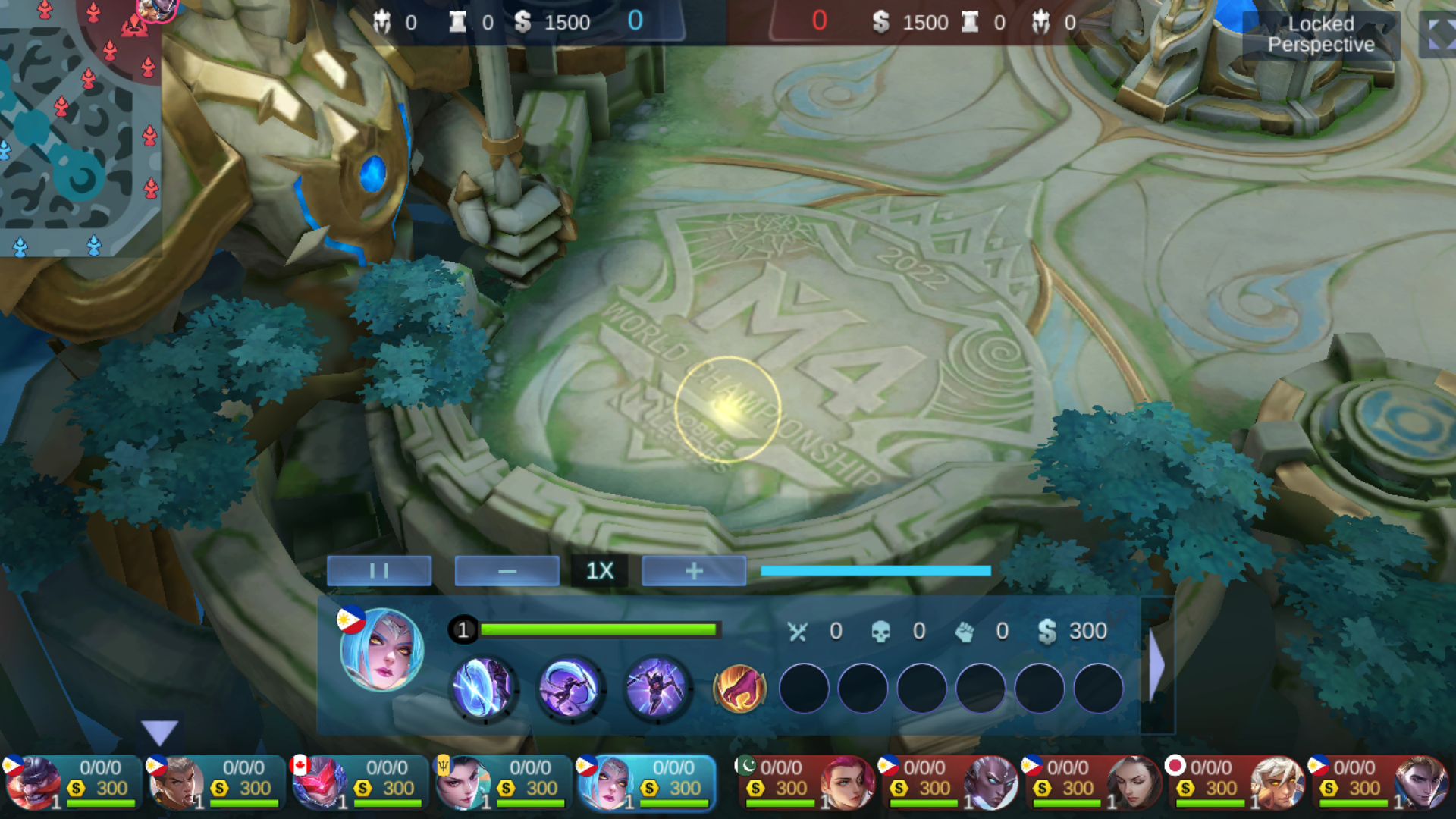1456x819 pixels.
Task: Click the orange battle spell icon
Action: point(739,689)
